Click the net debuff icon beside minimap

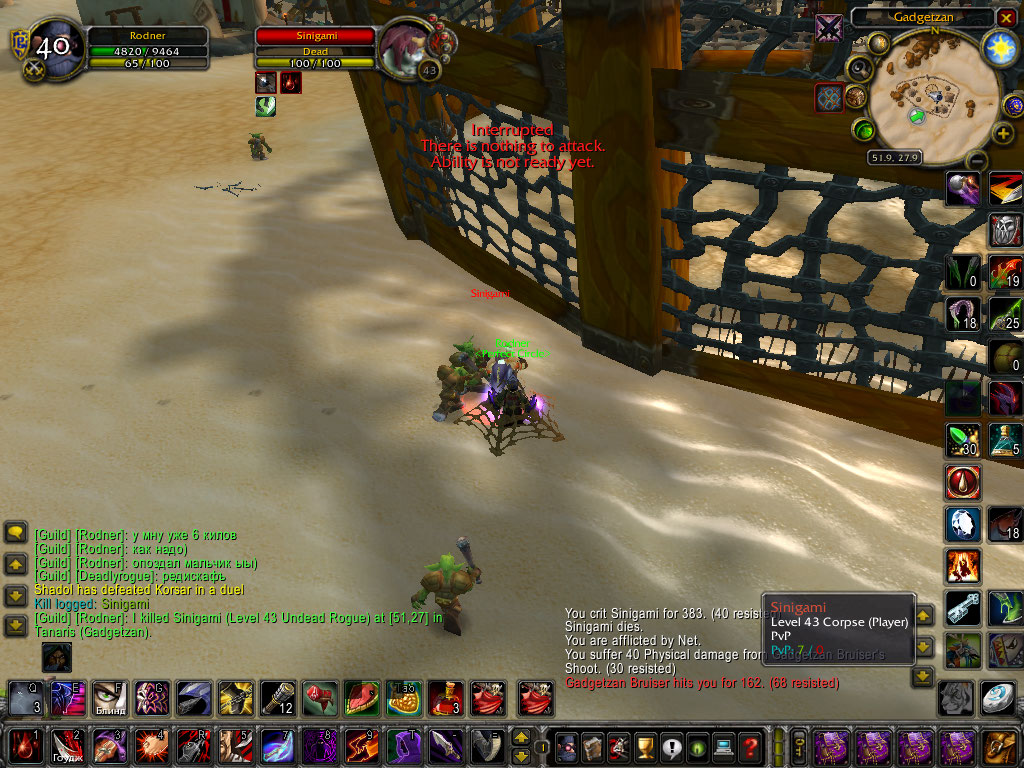pos(829,98)
